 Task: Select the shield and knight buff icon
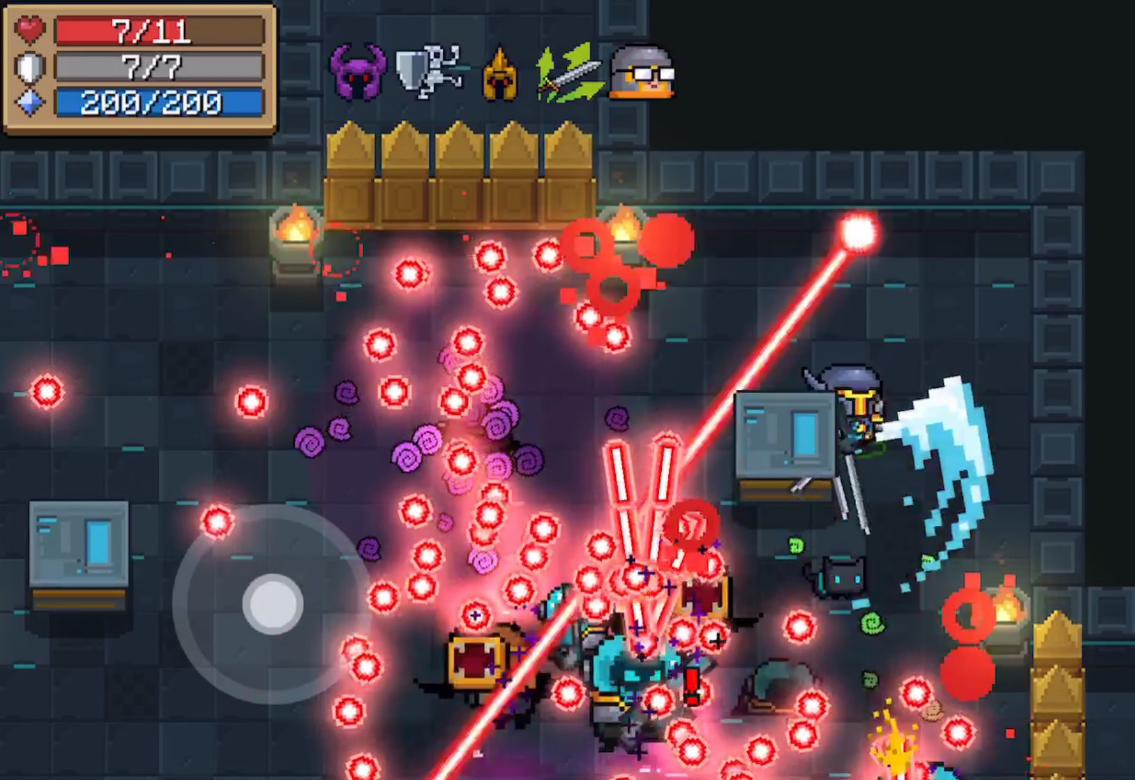(x=428, y=72)
